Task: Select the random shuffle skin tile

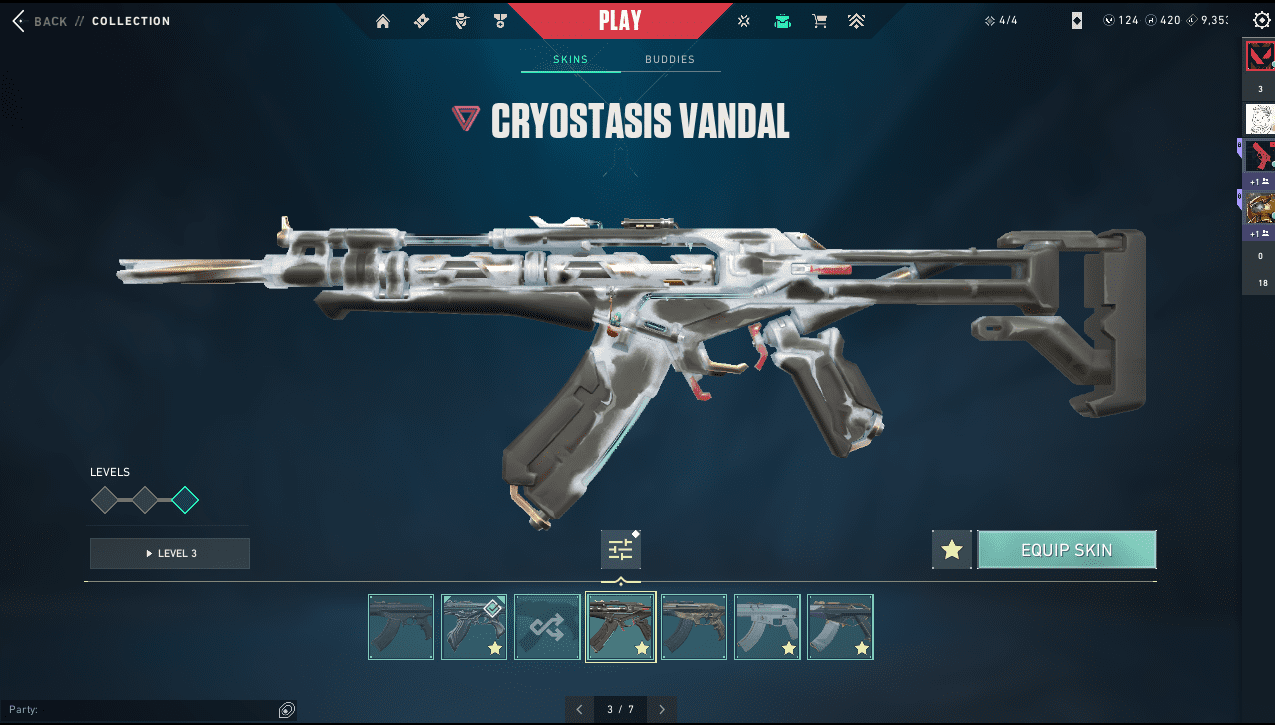Action: (547, 627)
